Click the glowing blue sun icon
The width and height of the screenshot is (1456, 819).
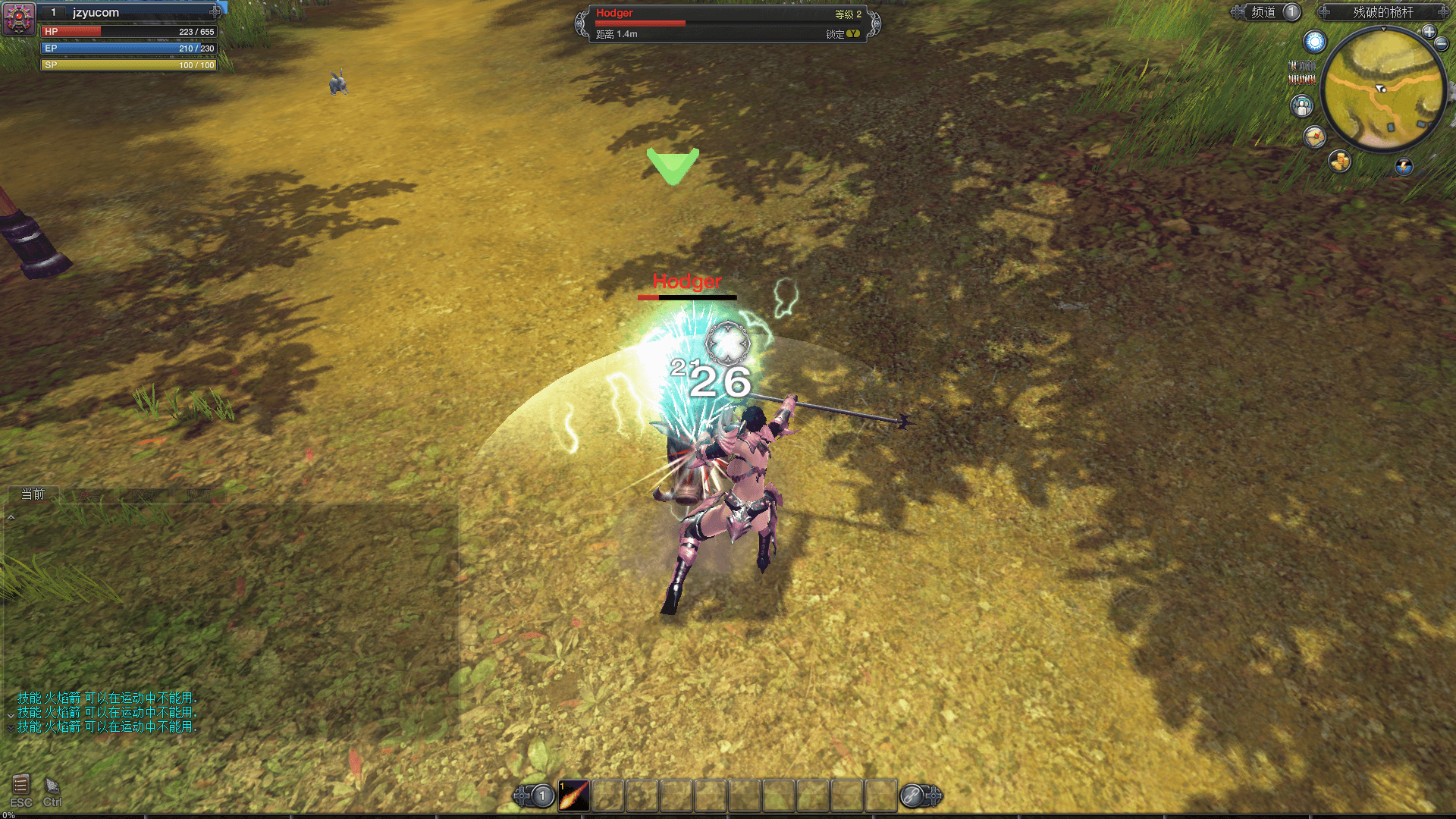coord(1315,42)
